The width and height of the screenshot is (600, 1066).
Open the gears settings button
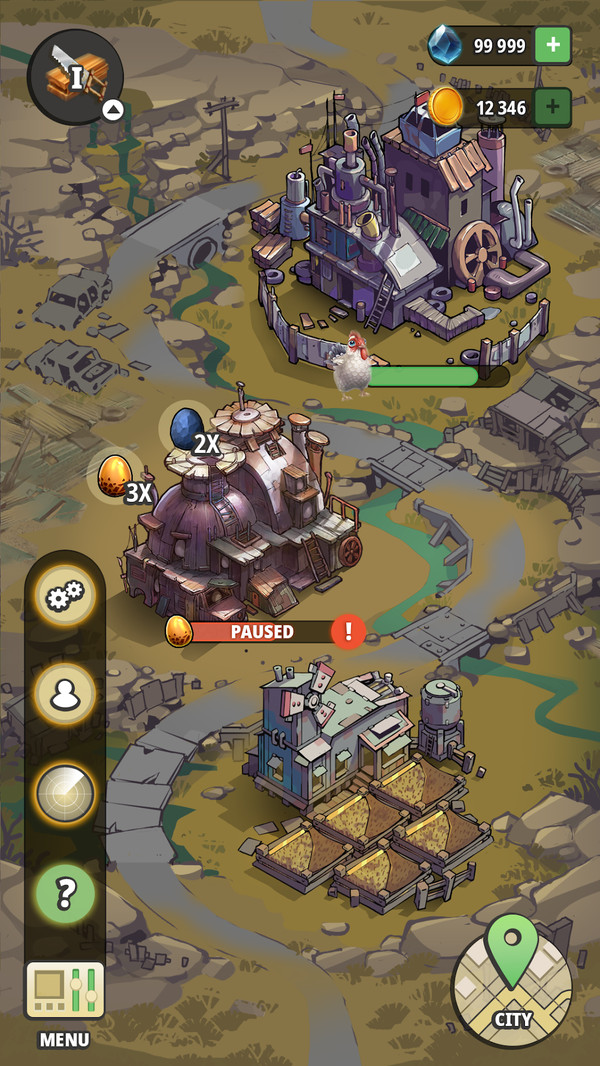[65, 597]
